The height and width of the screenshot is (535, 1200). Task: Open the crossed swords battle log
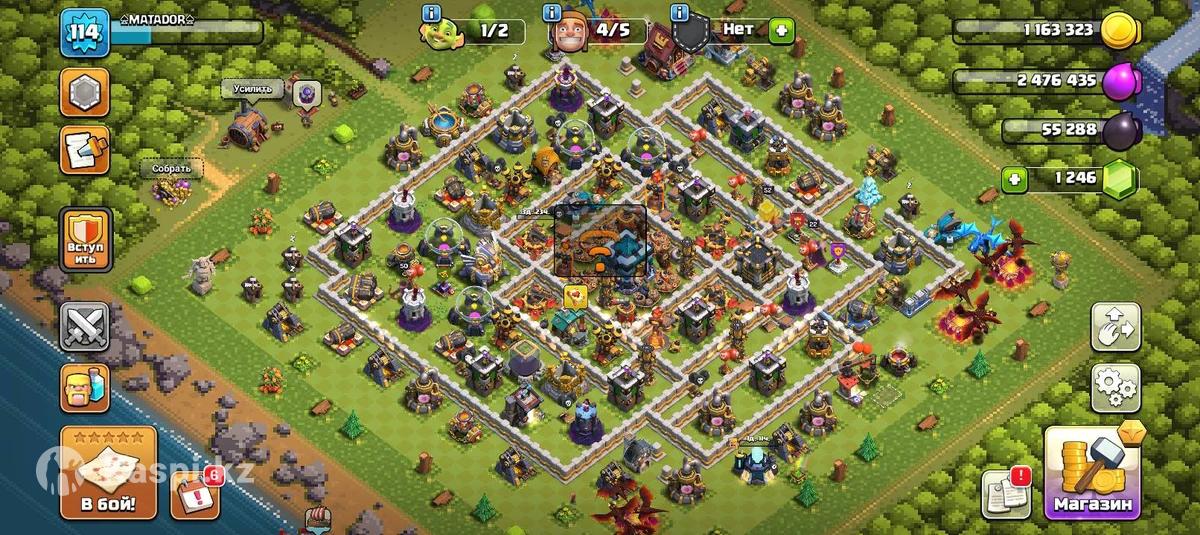86,327
